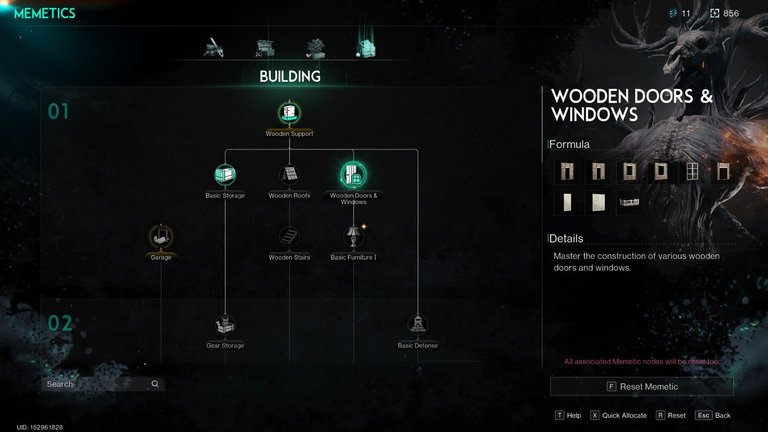Choose the Basic Storage memetic node
This screenshot has width=768, height=432.
tap(225, 175)
